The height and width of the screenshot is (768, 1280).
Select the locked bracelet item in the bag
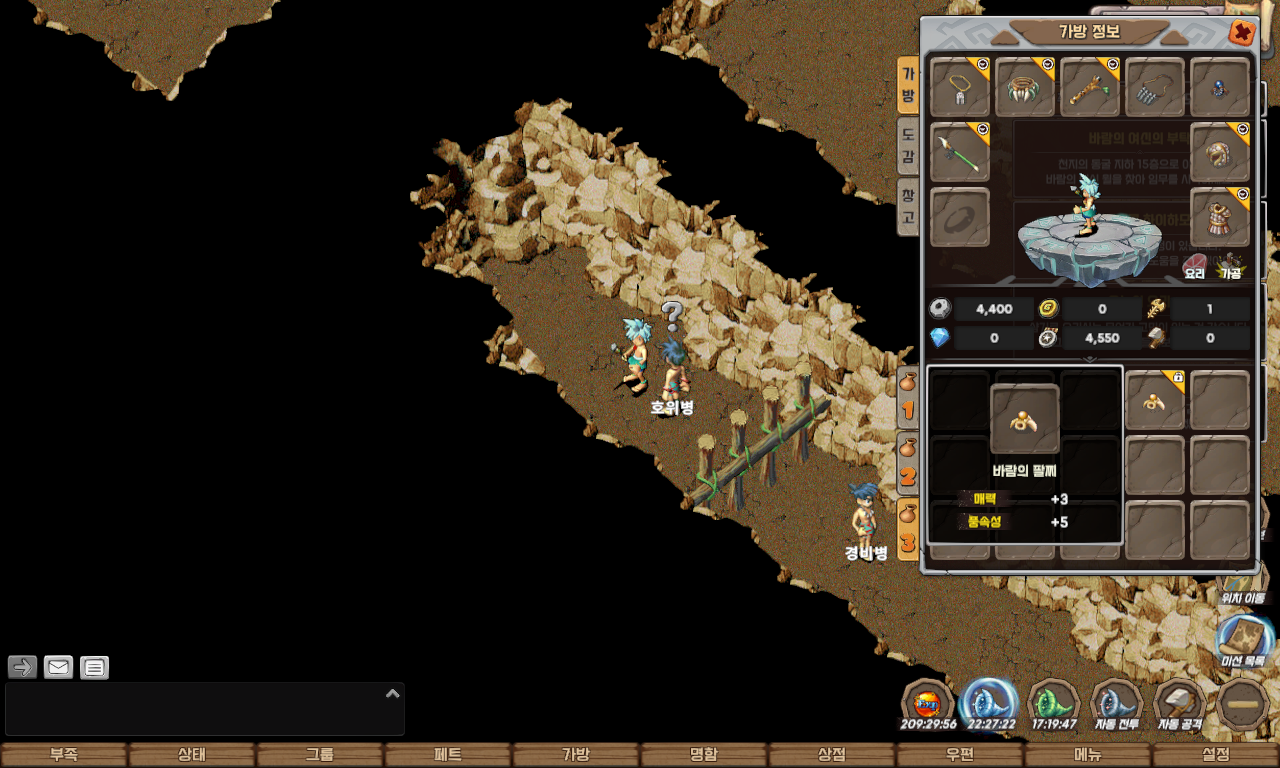1155,401
